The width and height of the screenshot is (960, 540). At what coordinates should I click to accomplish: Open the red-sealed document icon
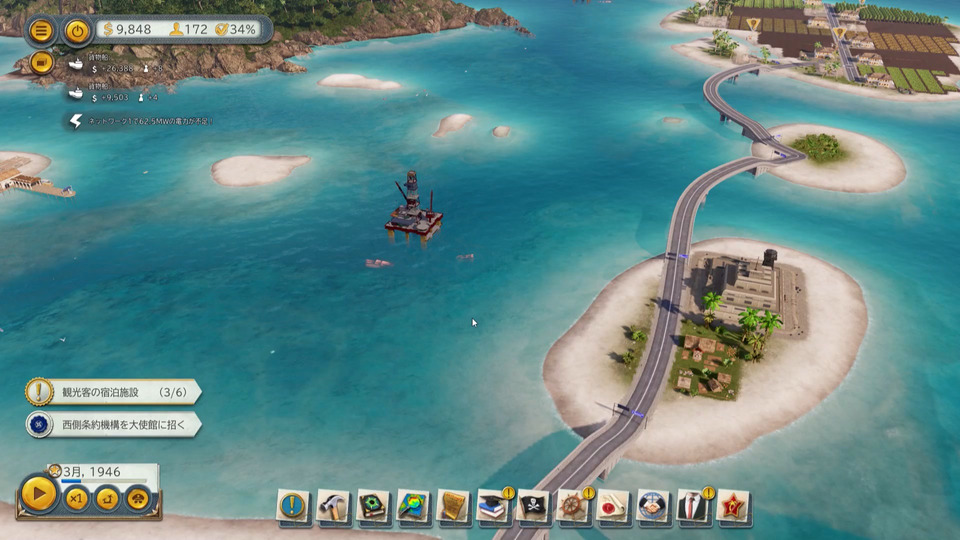pos(613,505)
